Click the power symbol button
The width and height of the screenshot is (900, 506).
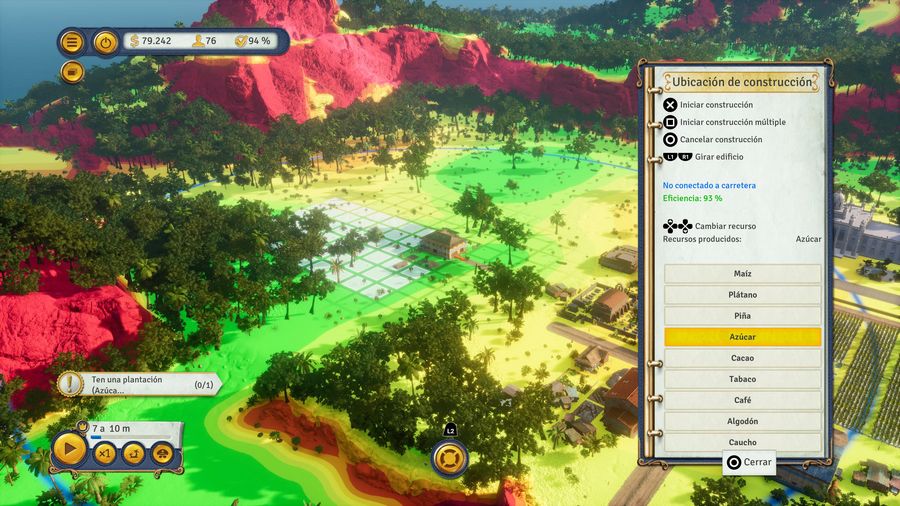click(105, 42)
